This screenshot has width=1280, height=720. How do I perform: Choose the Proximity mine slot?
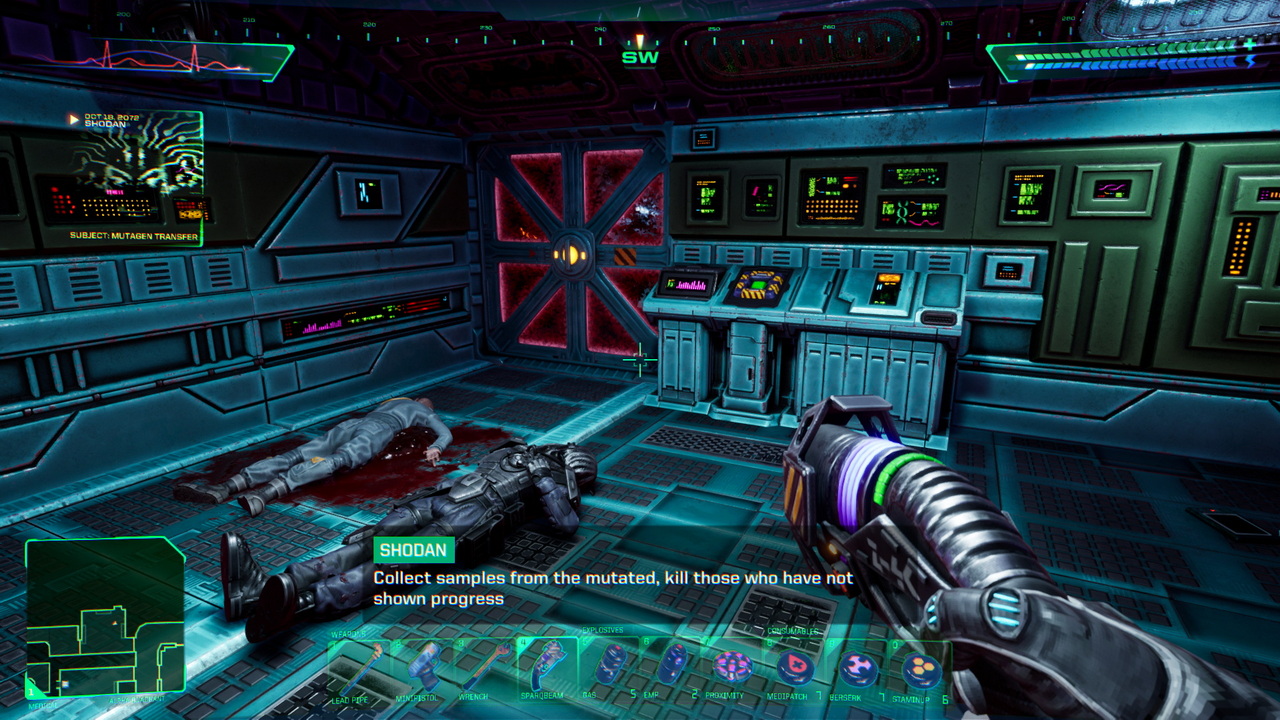click(x=733, y=667)
